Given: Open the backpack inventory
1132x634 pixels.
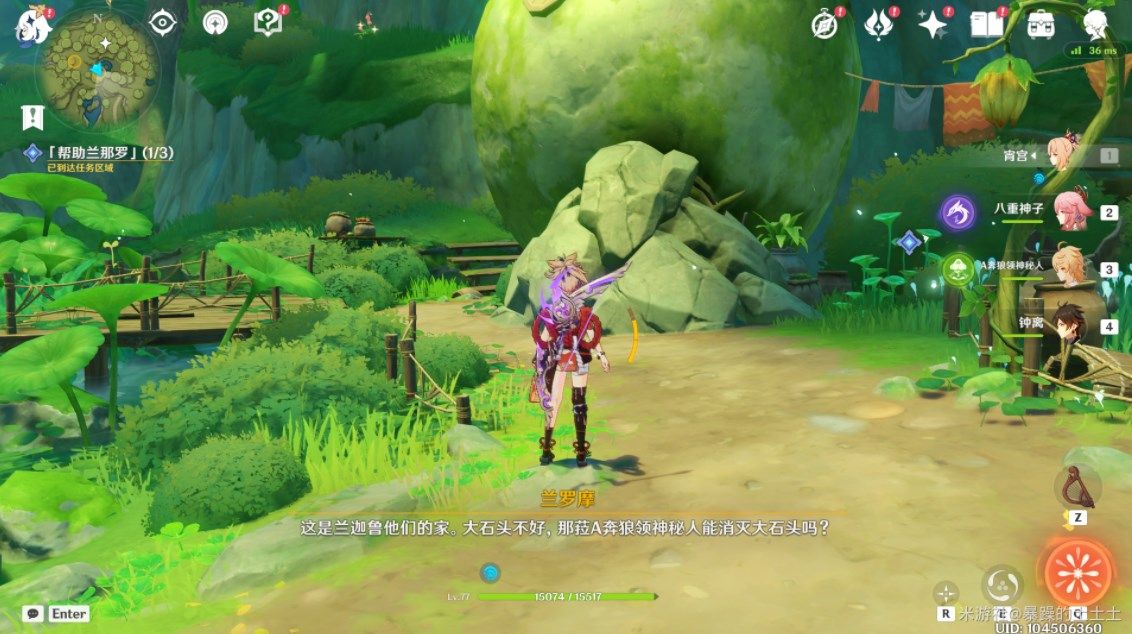Looking at the screenshot, I should [x=1040, y=25].
